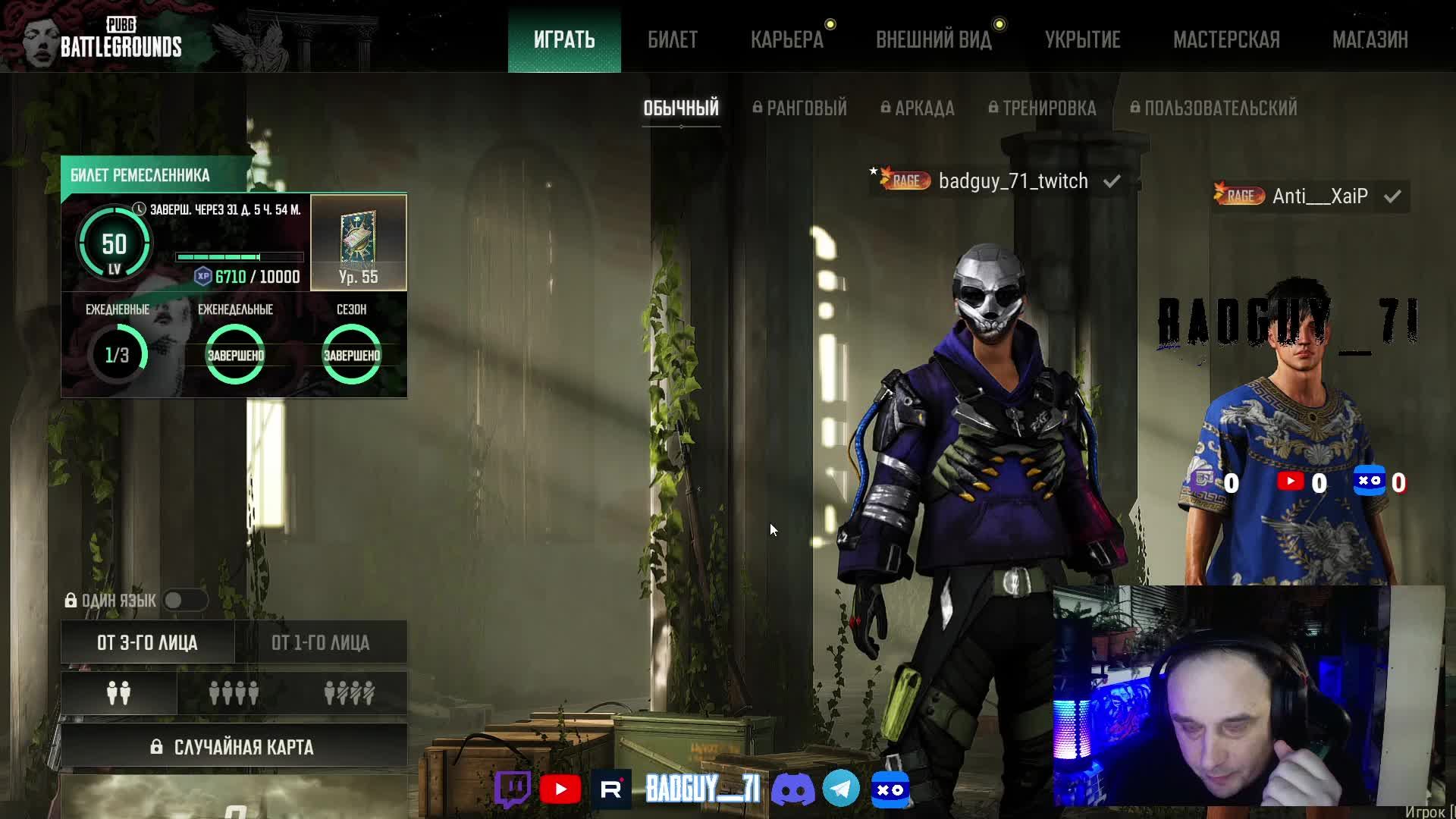This screenshot has width=1456, height=819.
Task: Open the Ежедневные 1/3 daily missions
Action: (117, 353)
